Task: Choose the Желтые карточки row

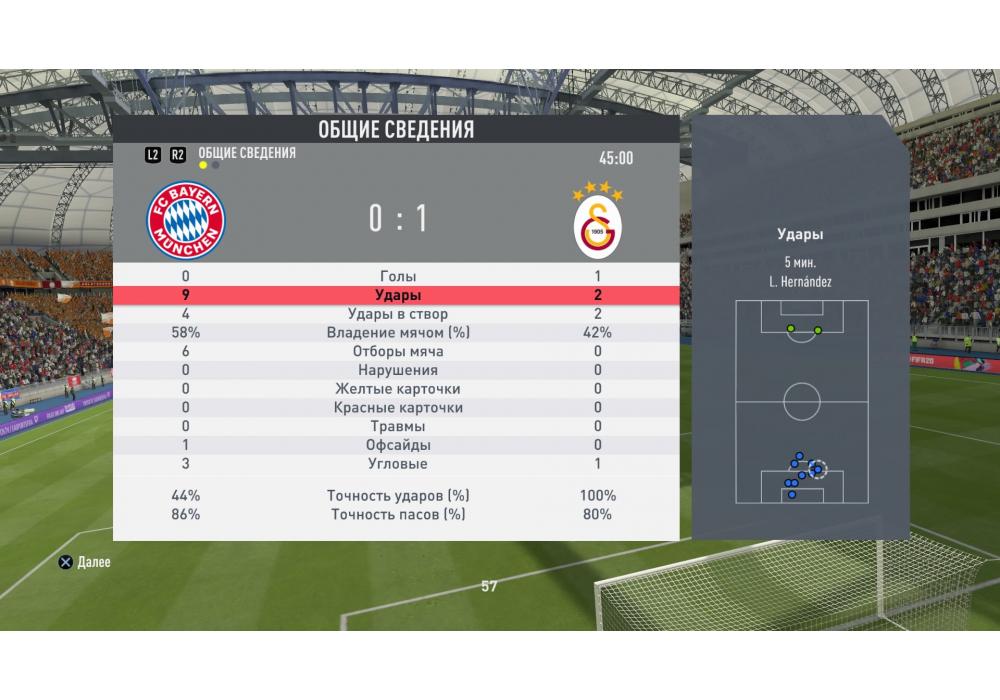Action: 398,389
